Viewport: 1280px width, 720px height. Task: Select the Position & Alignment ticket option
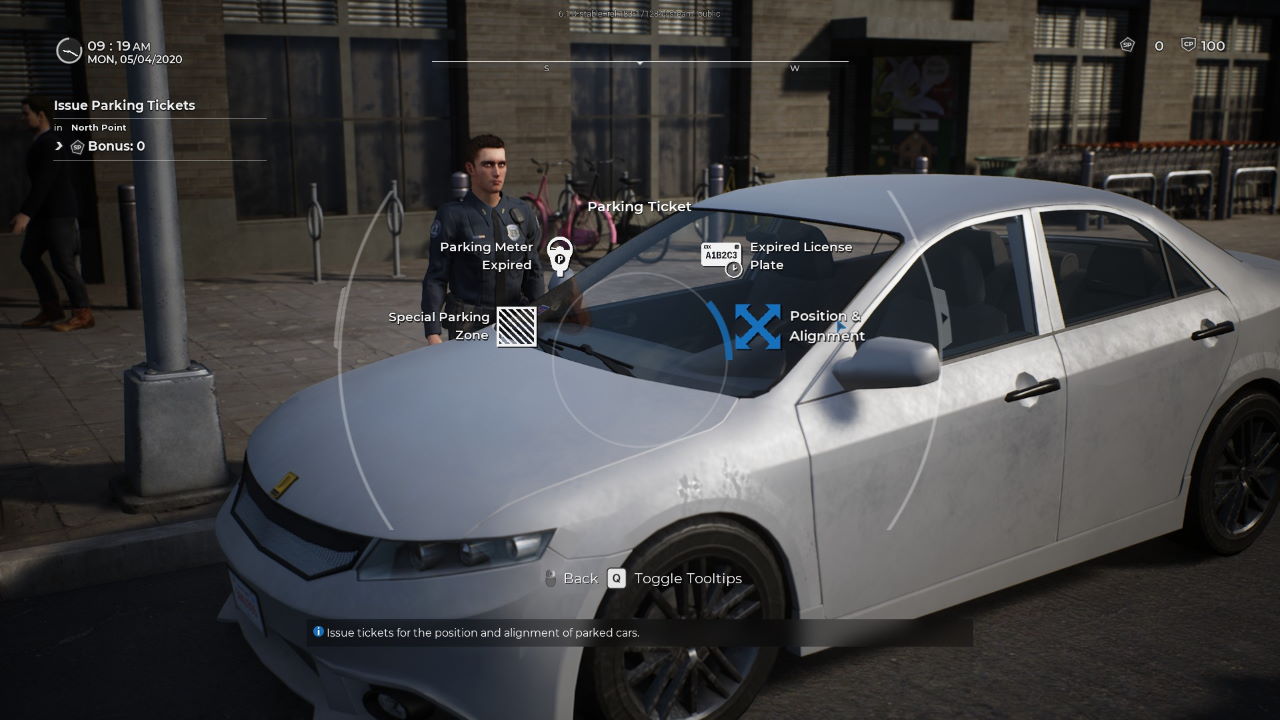pyautogui.click(x=758, y=327)
